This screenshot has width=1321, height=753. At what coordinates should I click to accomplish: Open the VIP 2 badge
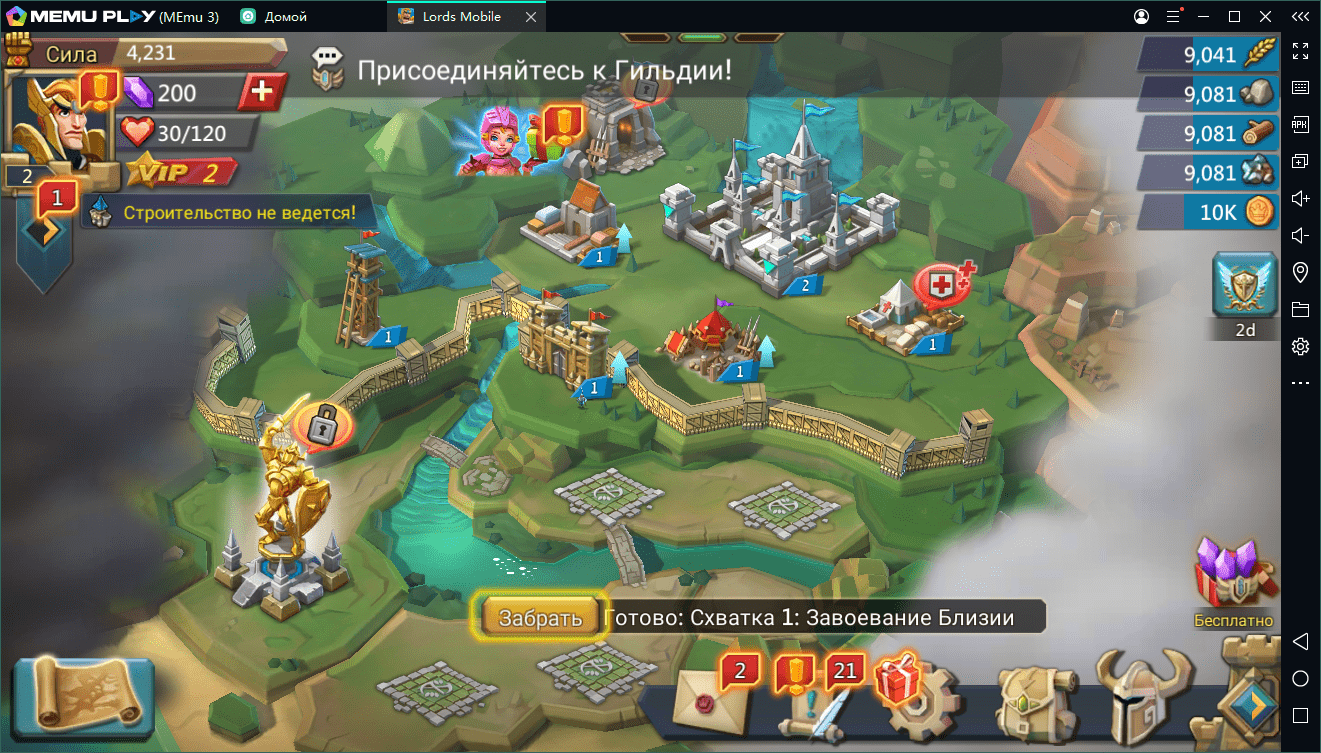181,172
